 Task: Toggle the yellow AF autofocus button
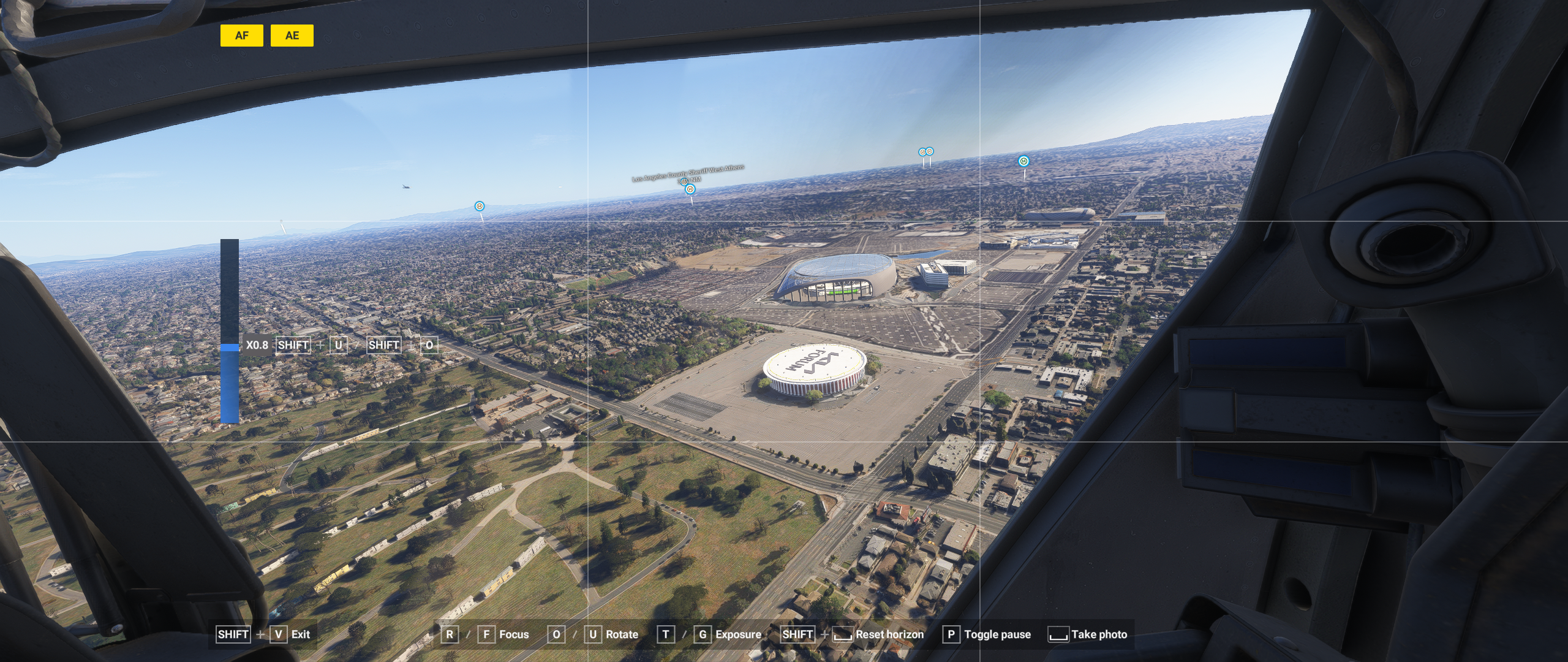point(241,36)
